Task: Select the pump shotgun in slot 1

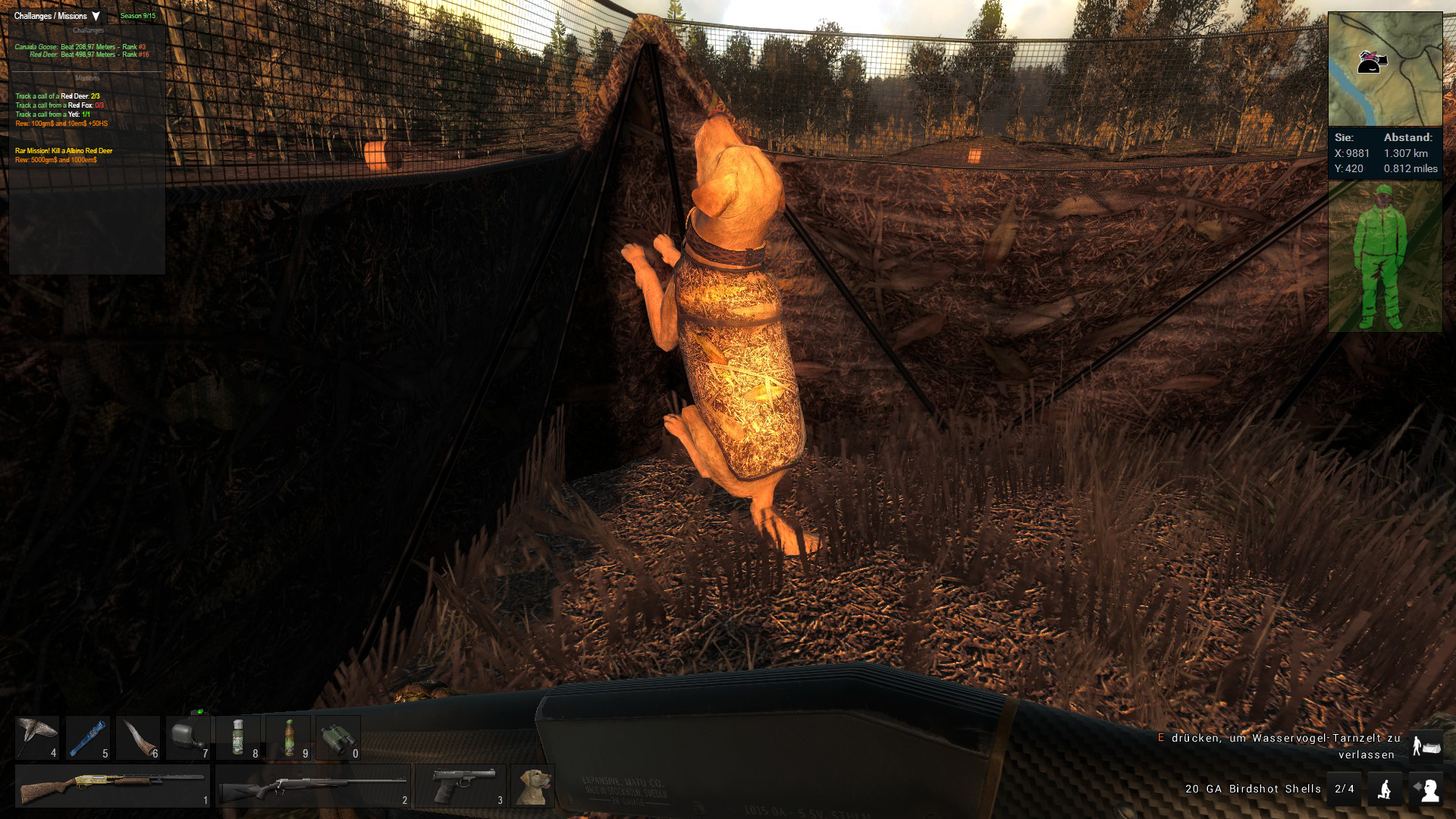Action: 112,786
